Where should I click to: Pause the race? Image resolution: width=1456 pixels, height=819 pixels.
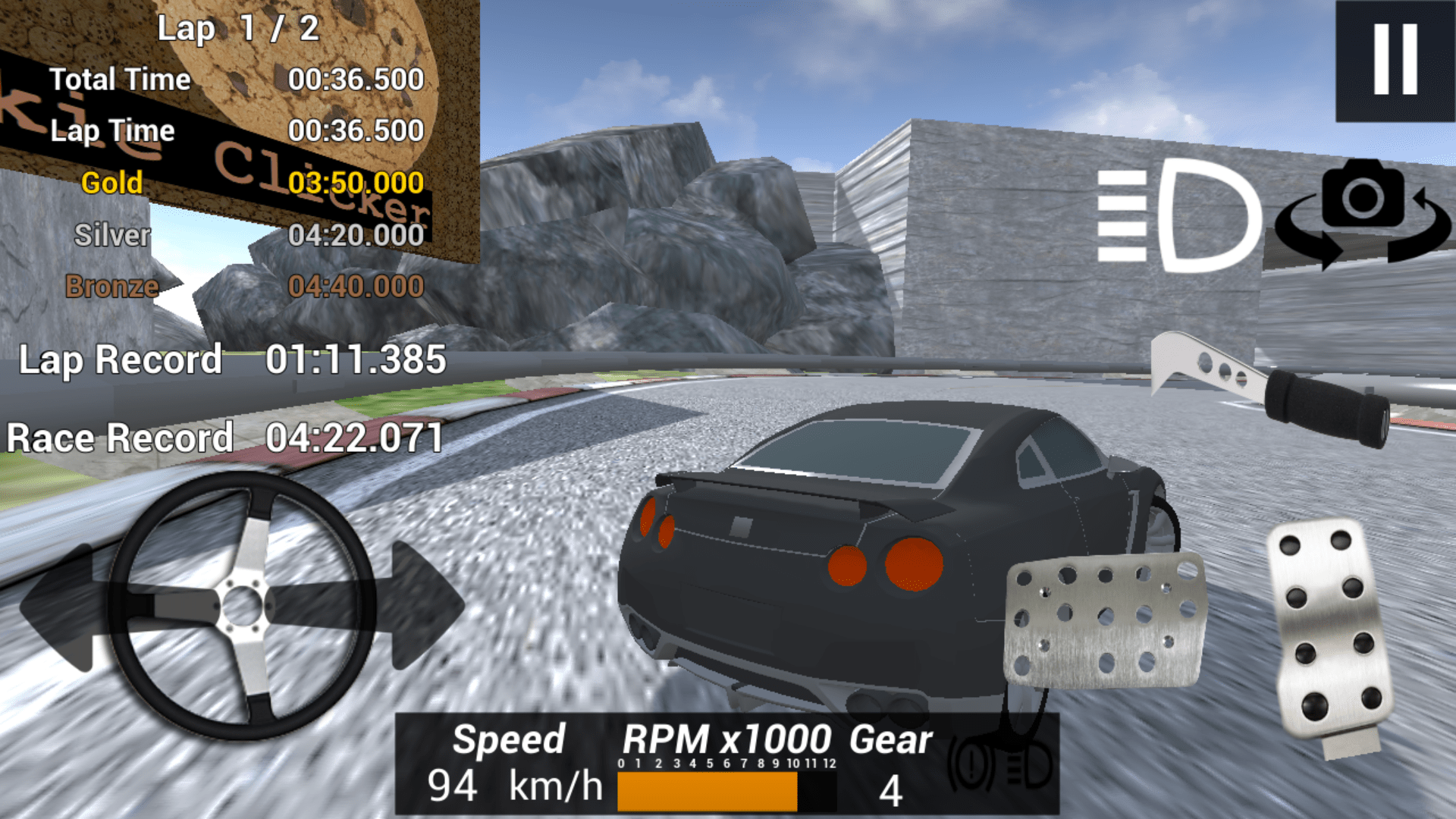click(1393, 61)
